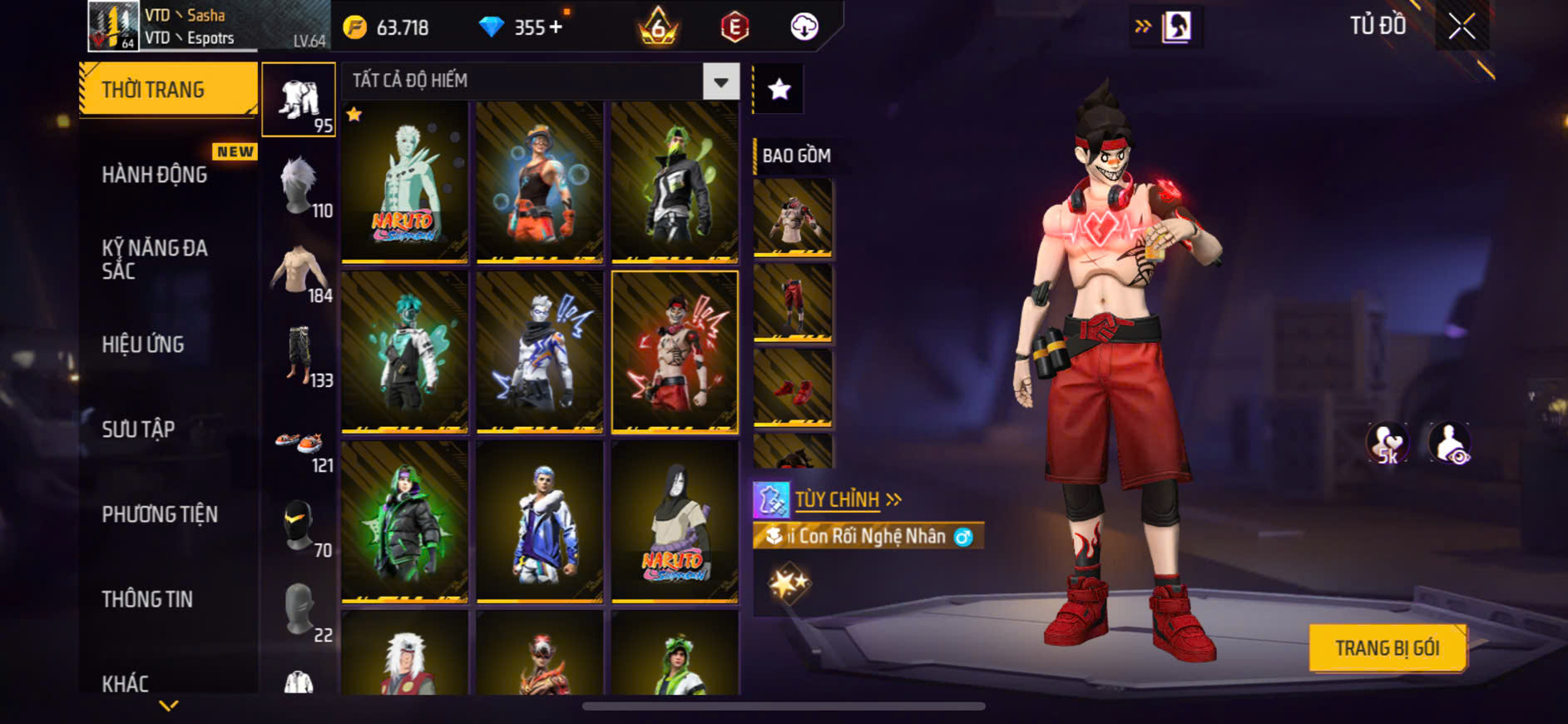Image resolution: width=1568 pixels, height=724 pixels.
Task: Close the wardrobe screen
Action: pos(1462,27)
